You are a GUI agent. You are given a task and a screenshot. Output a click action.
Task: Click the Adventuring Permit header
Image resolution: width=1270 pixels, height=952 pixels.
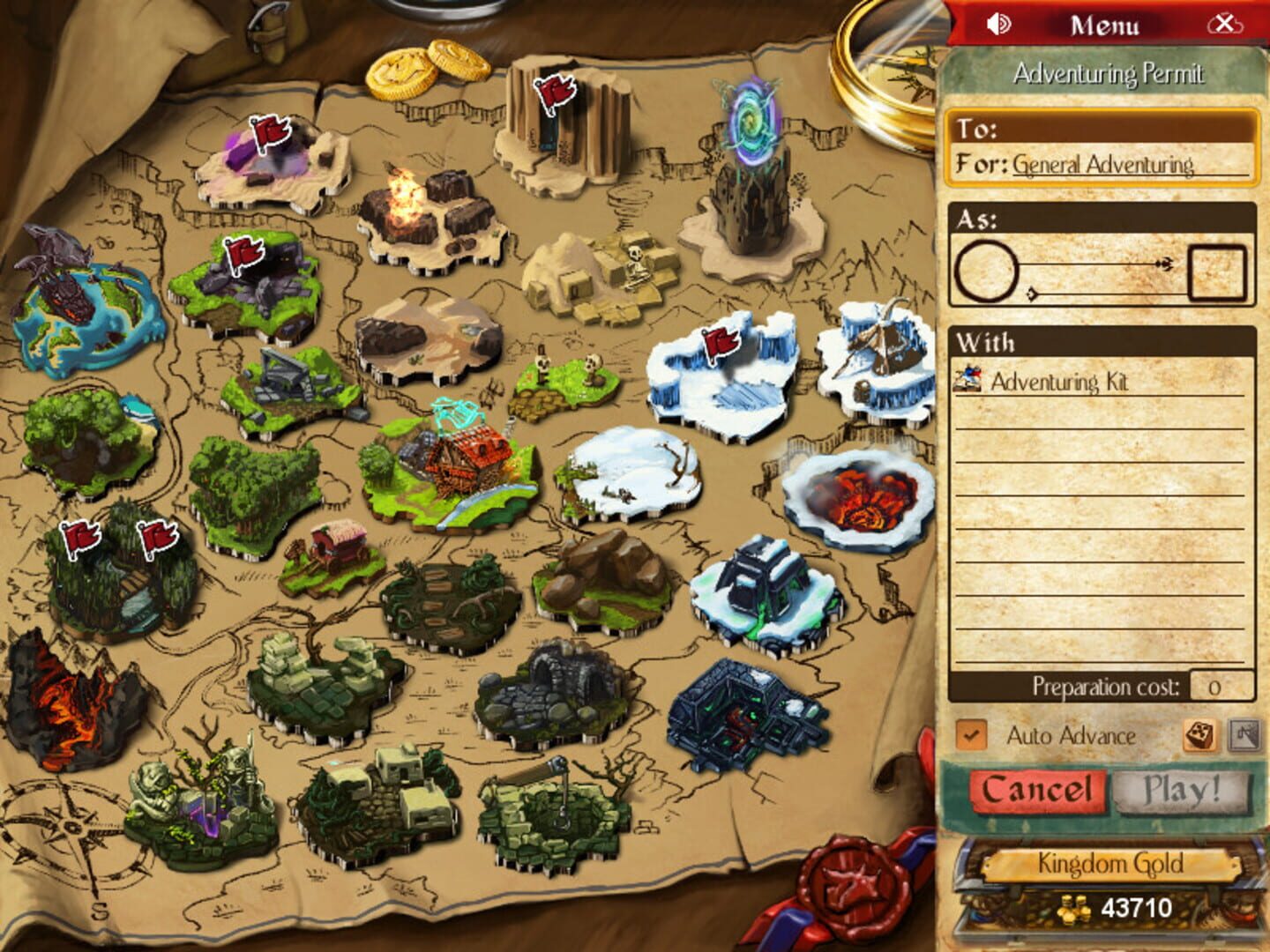coord(1109,74)
